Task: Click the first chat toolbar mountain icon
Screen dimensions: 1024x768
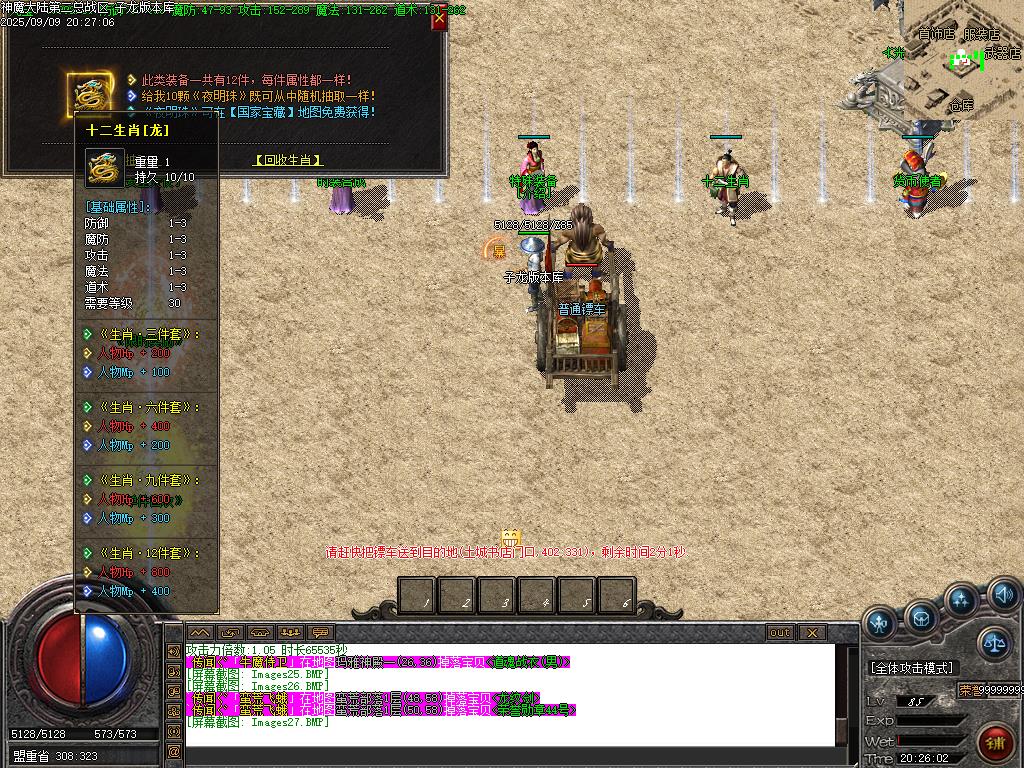Action: tap(199, 632)
